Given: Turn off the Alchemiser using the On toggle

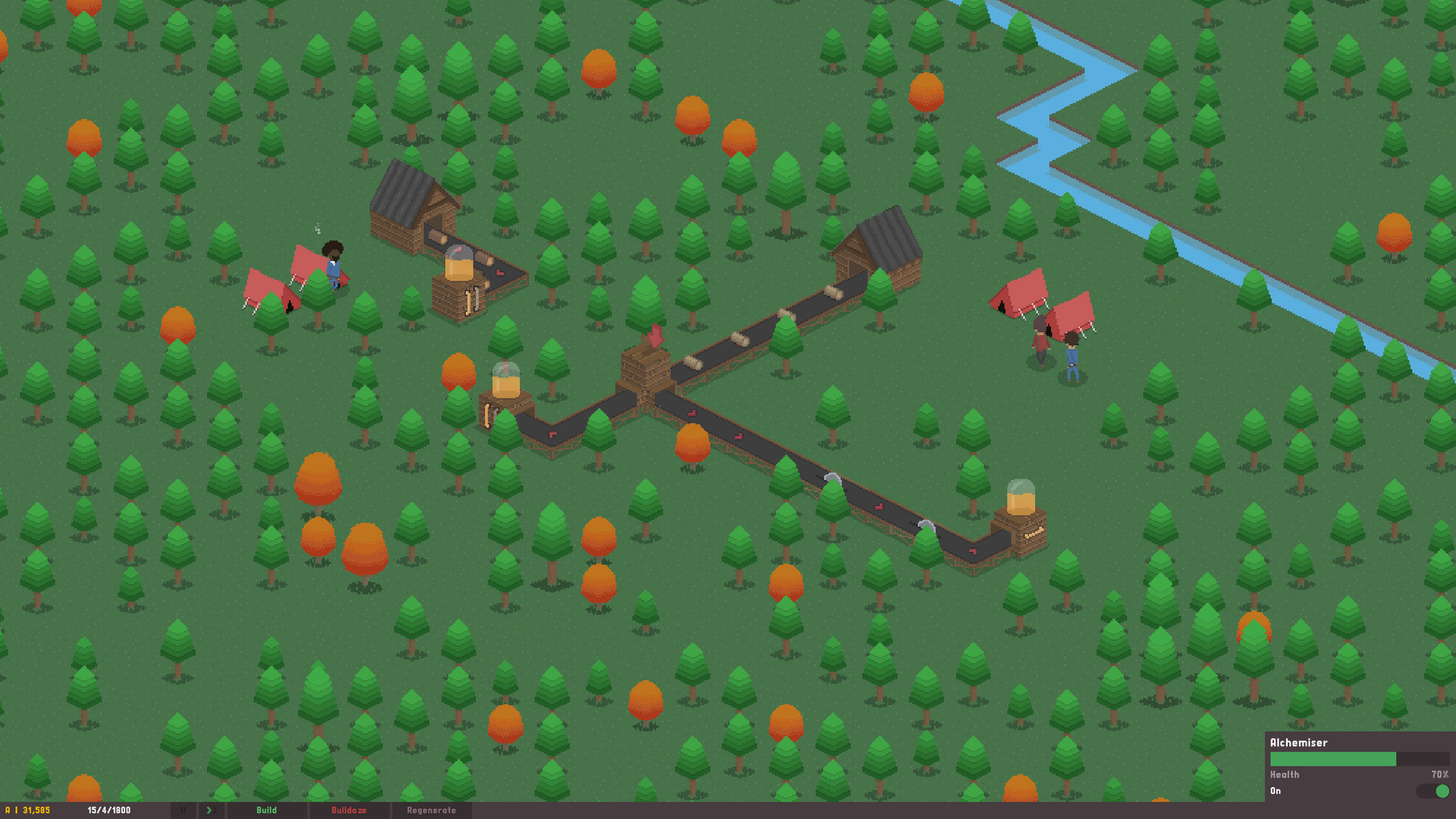Looking at the screenshot, I should pos(1433,791).
